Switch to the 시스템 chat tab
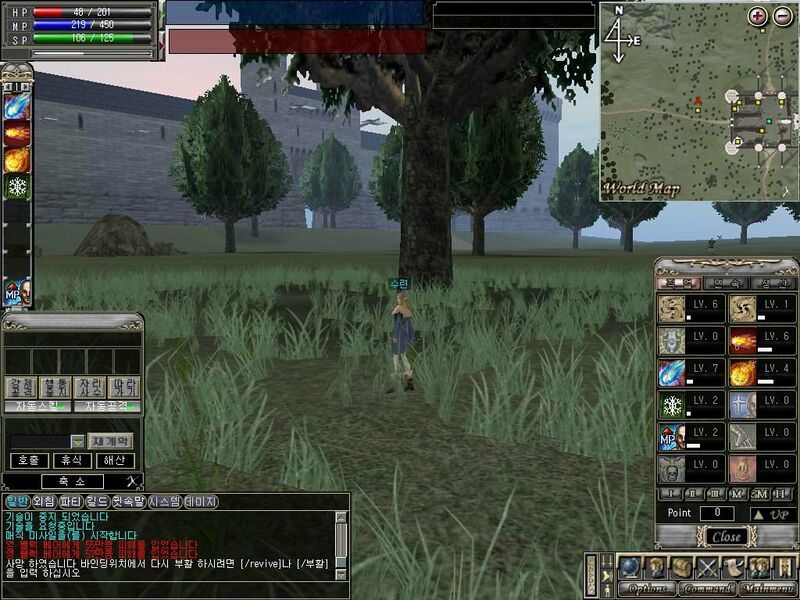The image size is (800, 600). coord(164,501)
